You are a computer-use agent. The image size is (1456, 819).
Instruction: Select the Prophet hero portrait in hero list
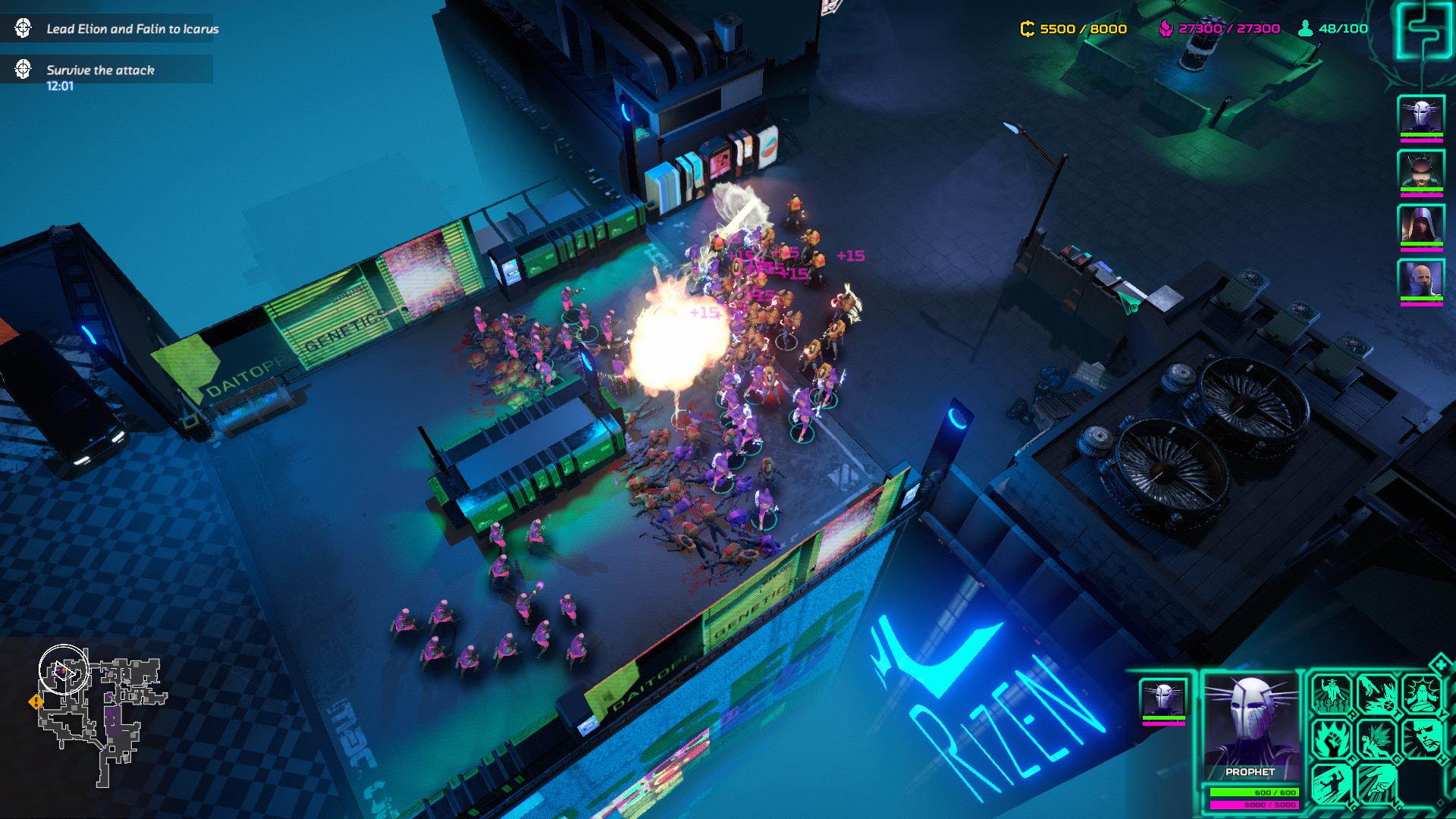(1420, 116)
